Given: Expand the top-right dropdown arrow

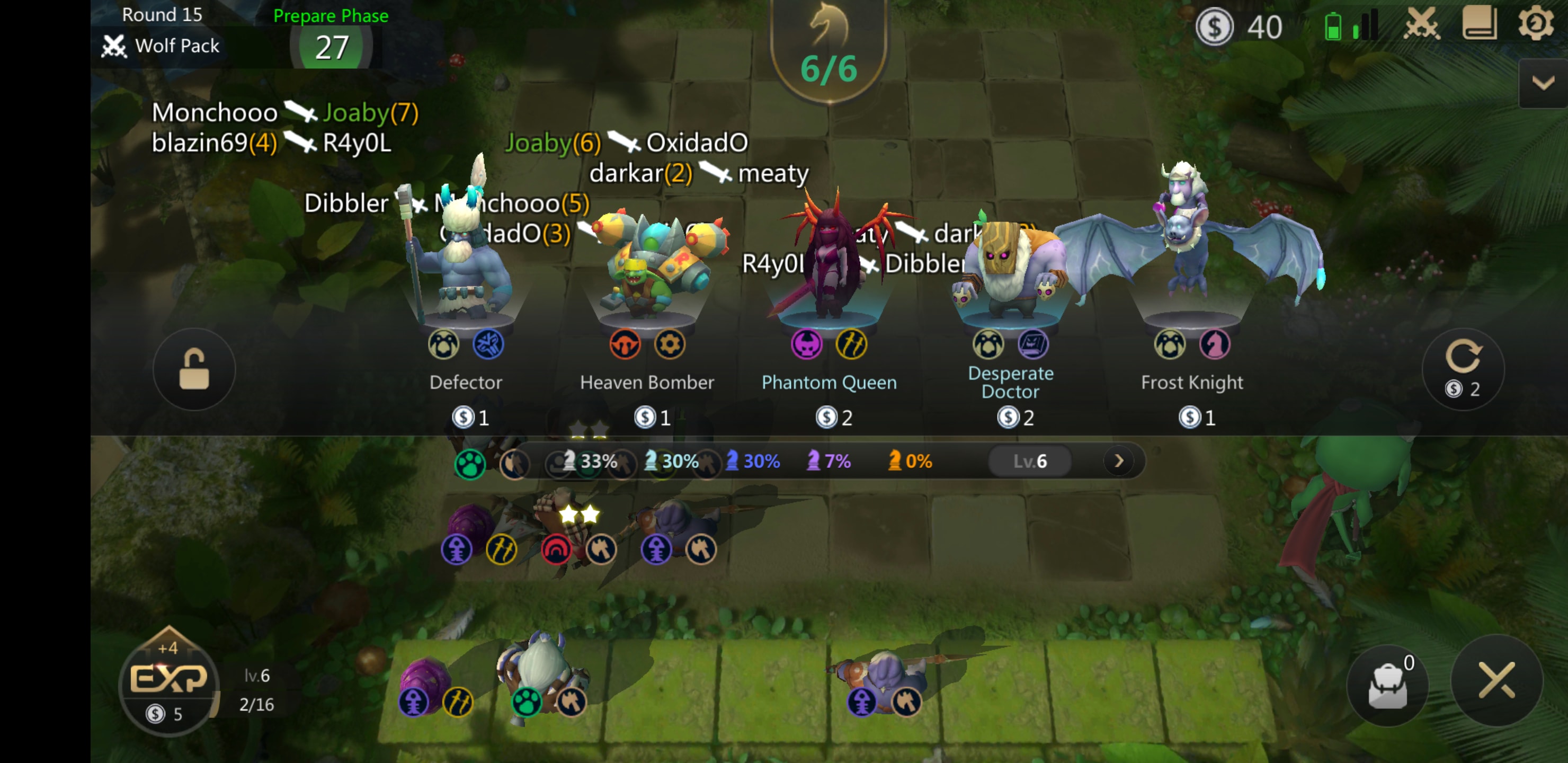Looking at the screenshot, I should point(1543,83).
